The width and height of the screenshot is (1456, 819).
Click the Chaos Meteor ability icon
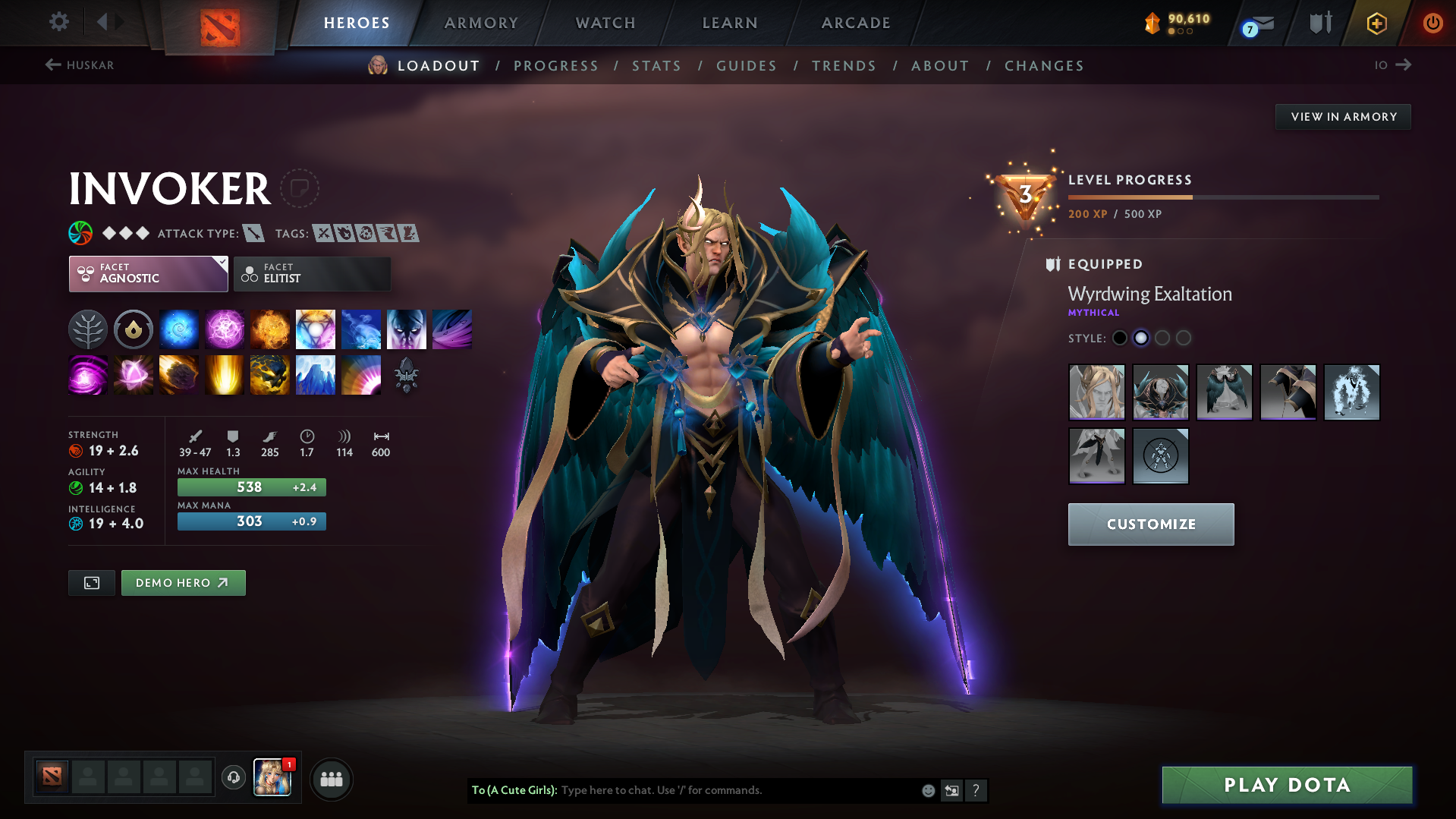click(179, 375)
